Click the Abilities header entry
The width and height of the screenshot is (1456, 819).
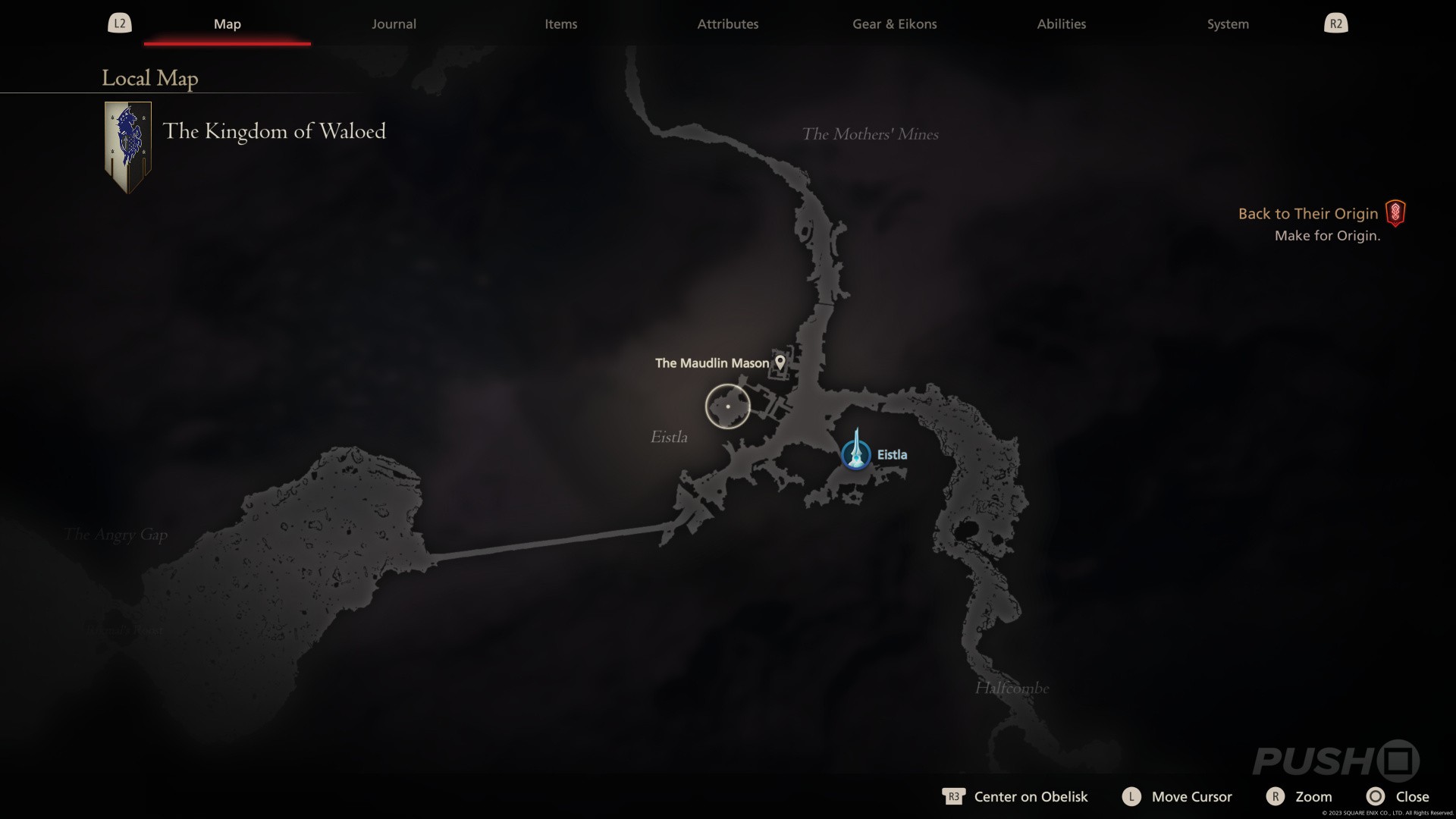(1061, 24)
